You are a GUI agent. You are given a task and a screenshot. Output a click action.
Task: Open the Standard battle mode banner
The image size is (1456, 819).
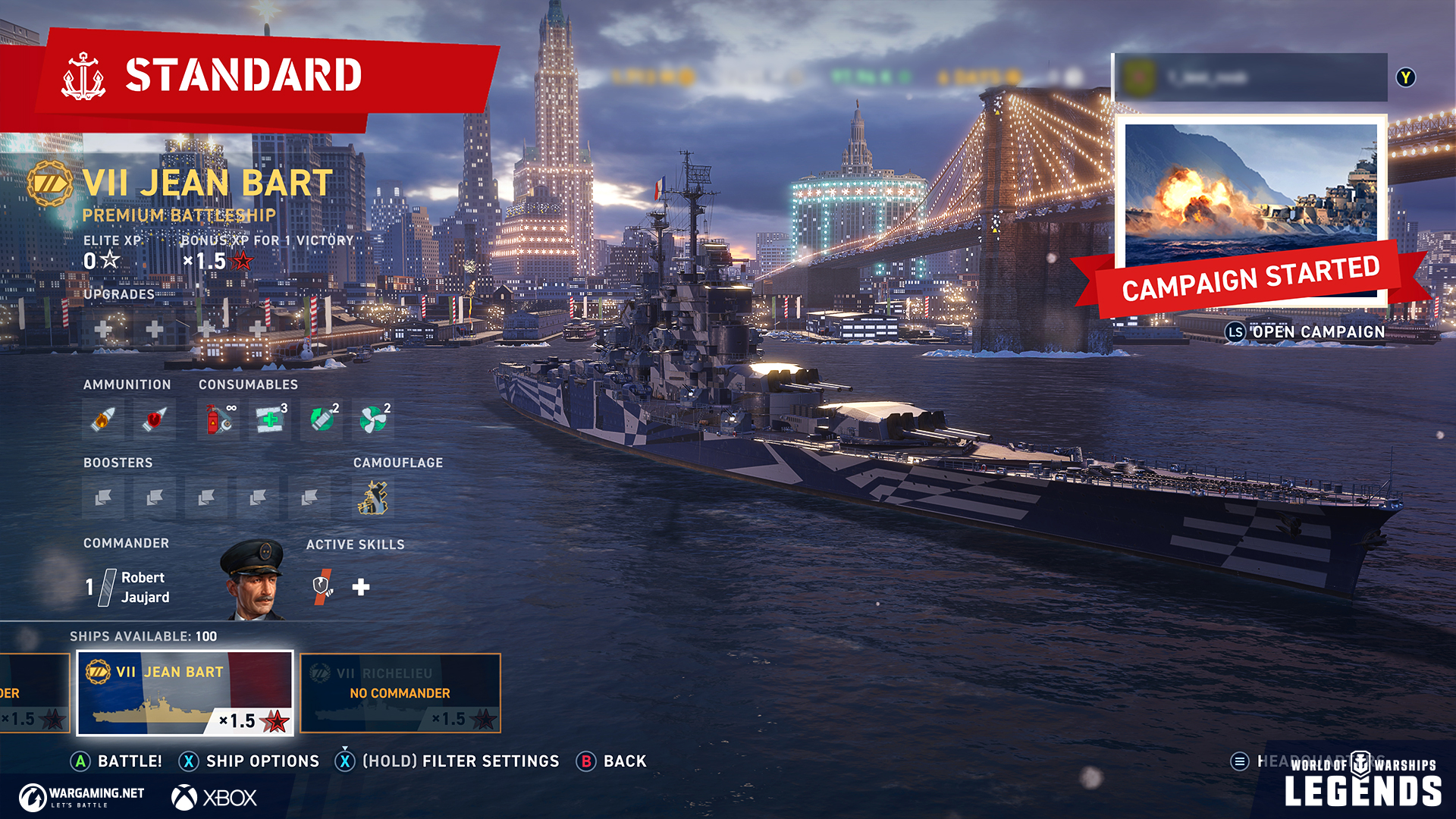[243, 76]
